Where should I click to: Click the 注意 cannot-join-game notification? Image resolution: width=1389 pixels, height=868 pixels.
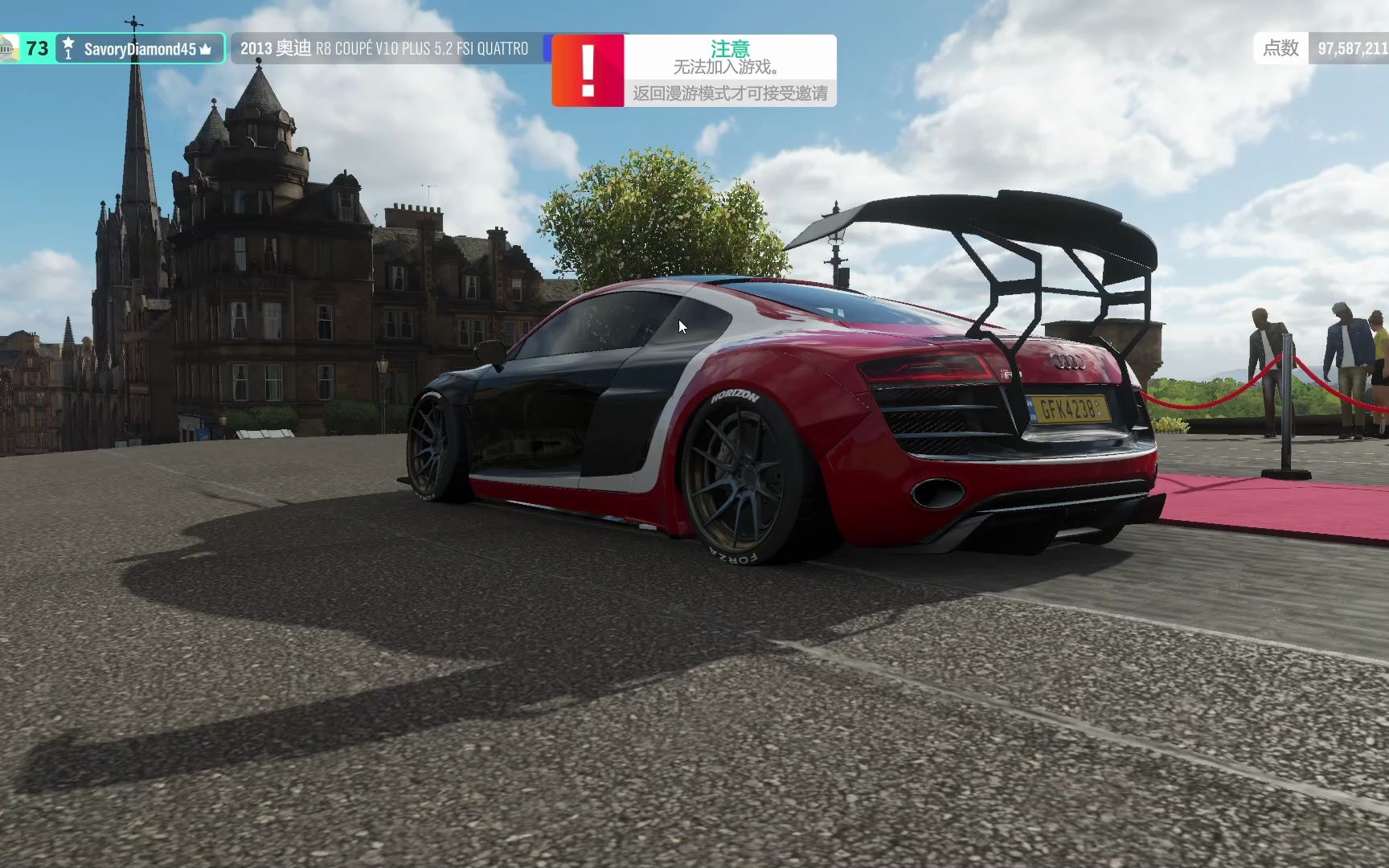(694, 71)
